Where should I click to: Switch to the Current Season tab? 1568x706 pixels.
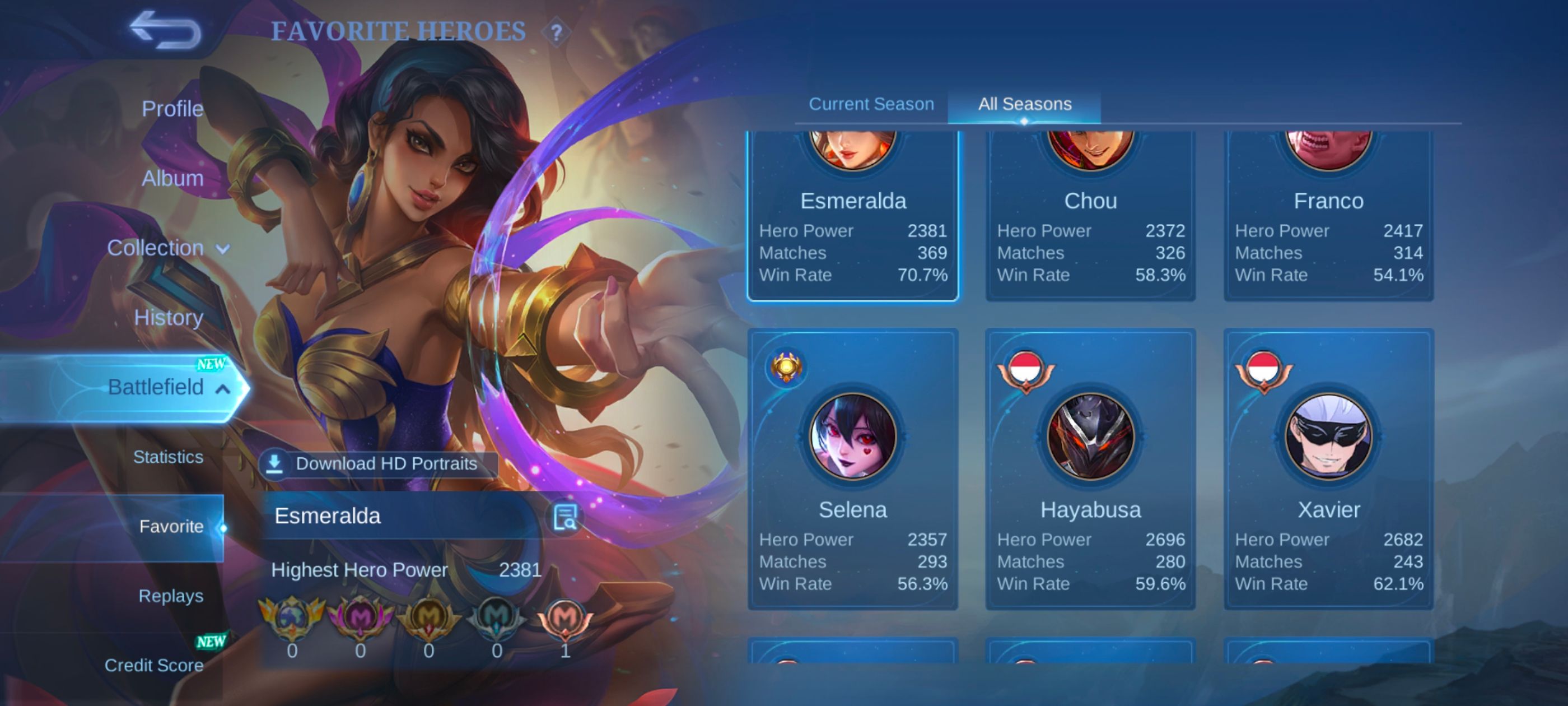871,104
